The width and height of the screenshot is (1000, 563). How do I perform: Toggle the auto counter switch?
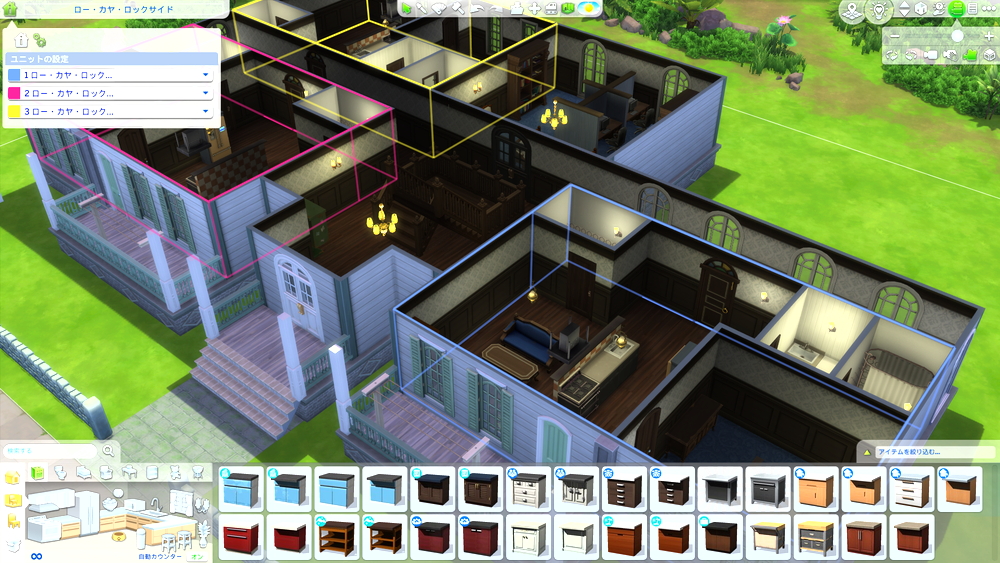(x=196, y=556)
